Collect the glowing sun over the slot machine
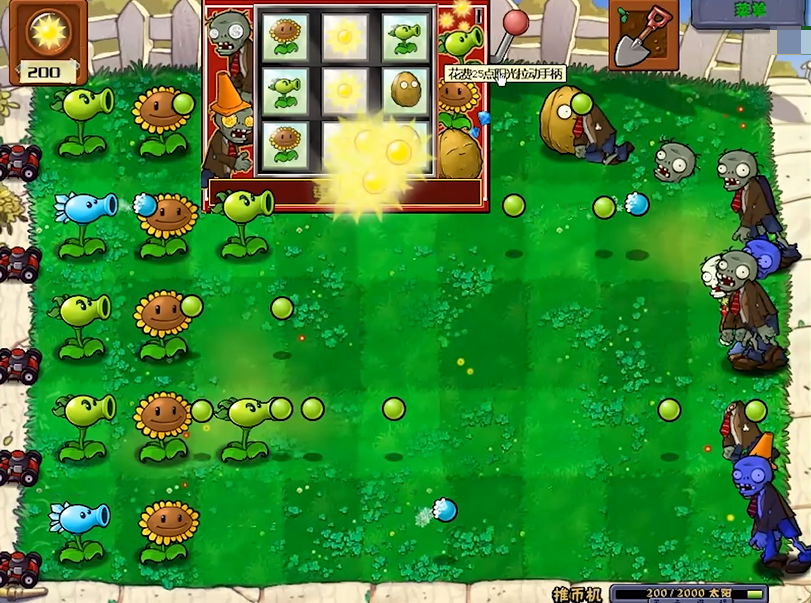811x603 pixels. 381,160
